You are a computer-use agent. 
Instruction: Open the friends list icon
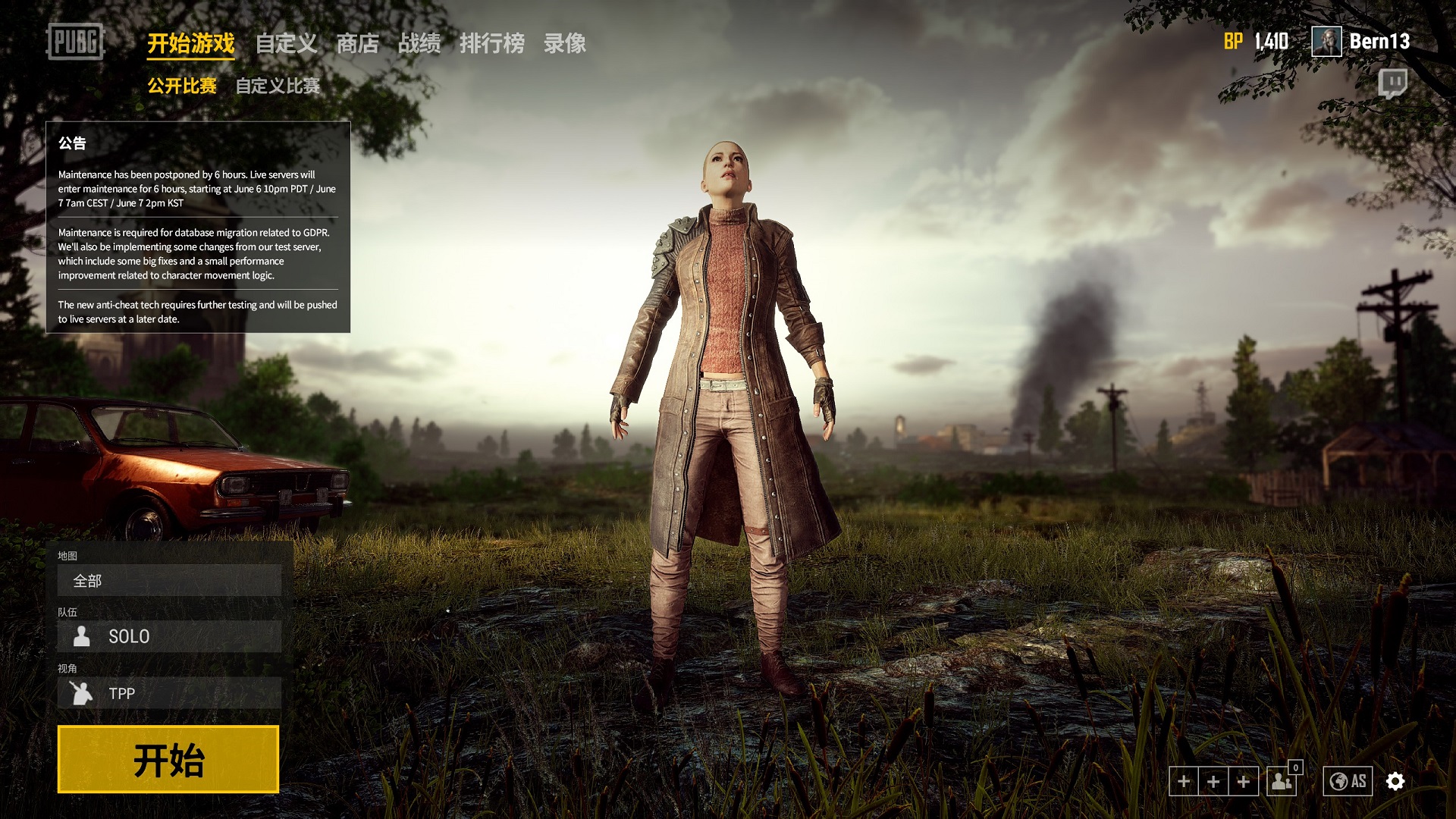[x=1282, y=781]
